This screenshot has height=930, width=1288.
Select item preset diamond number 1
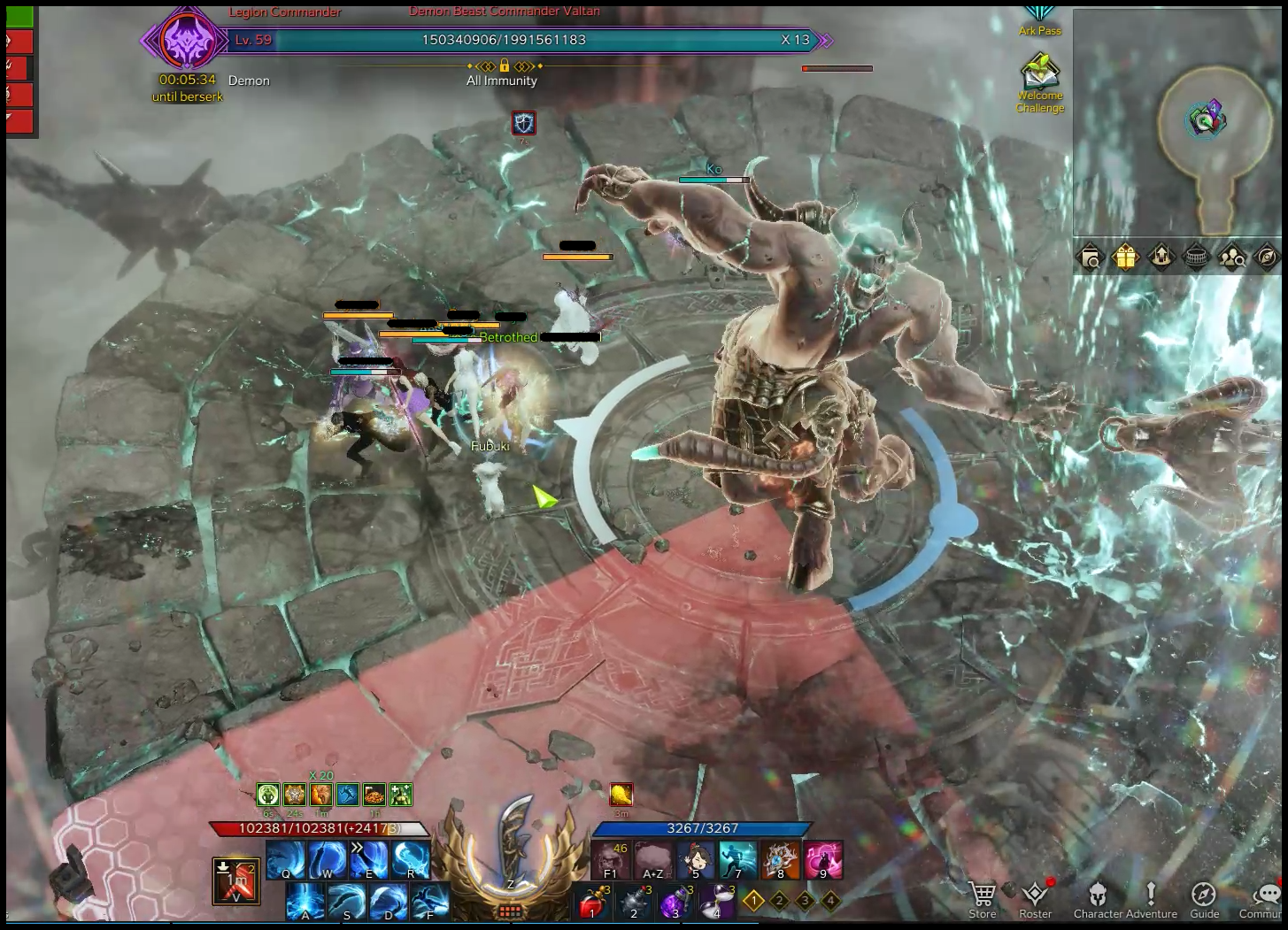tap(753, 901)
